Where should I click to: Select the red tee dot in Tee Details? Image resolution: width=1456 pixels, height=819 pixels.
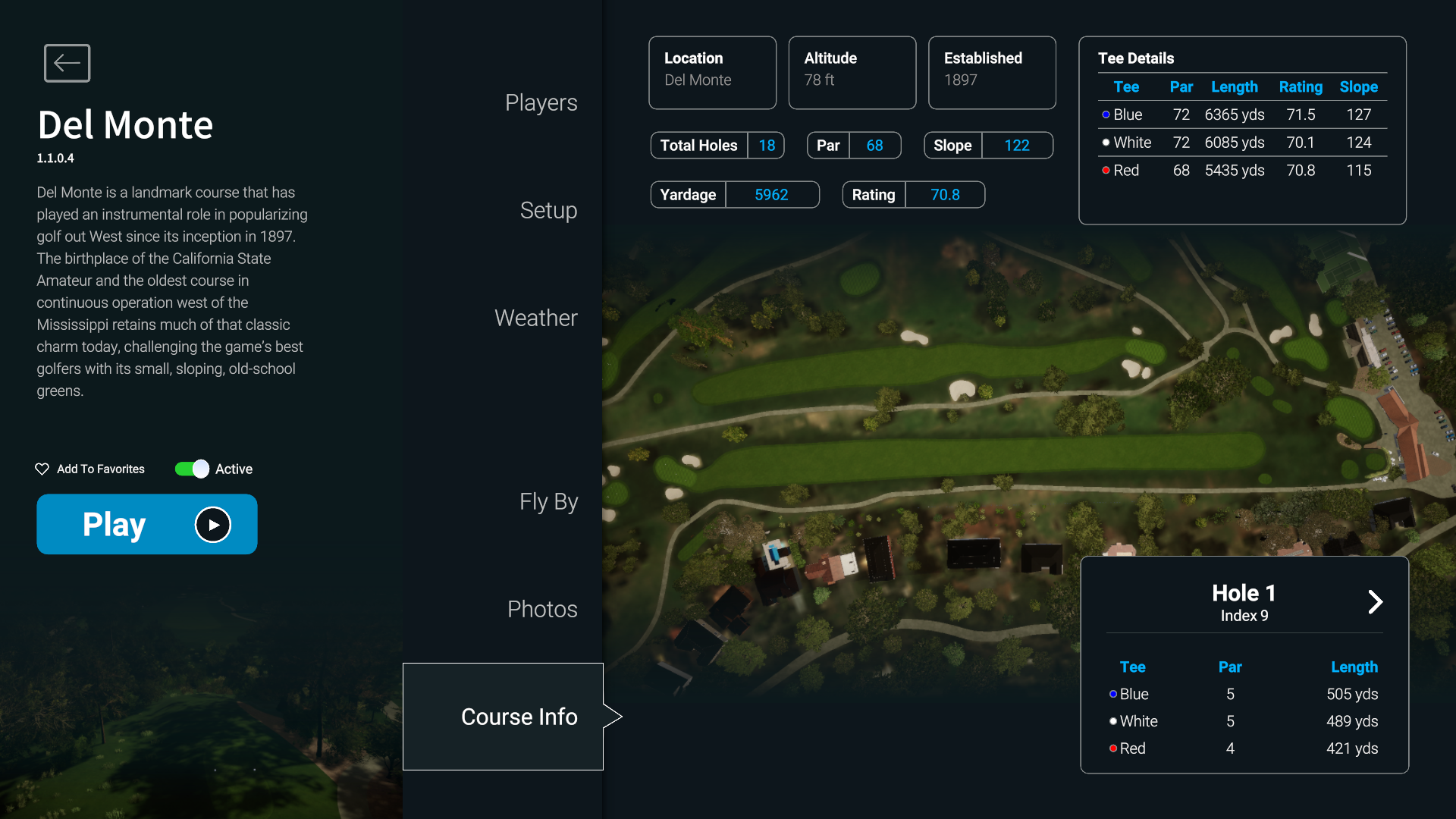(1106, 171)
